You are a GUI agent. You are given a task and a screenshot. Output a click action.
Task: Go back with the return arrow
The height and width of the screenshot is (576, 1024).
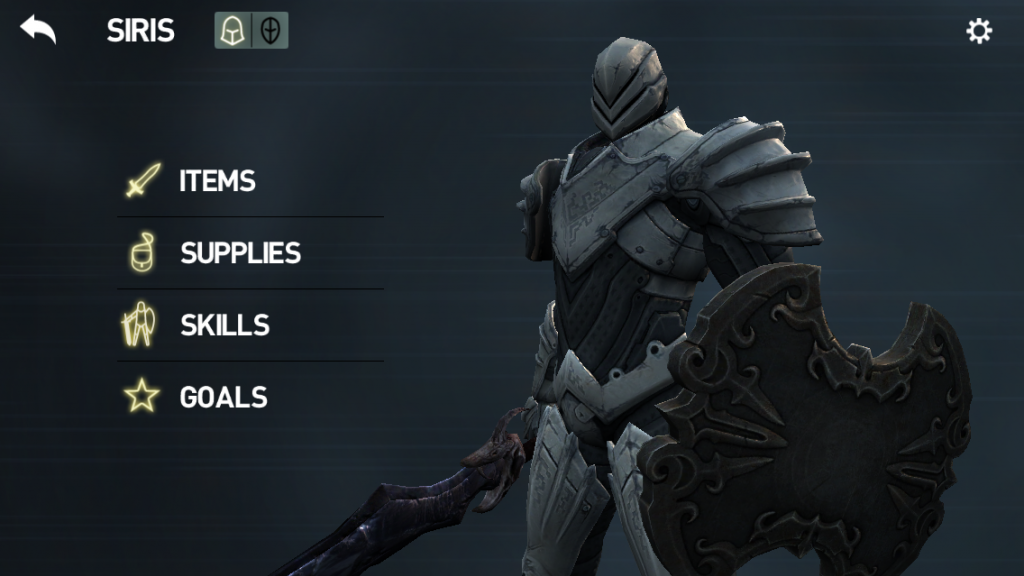pos(38,30)
